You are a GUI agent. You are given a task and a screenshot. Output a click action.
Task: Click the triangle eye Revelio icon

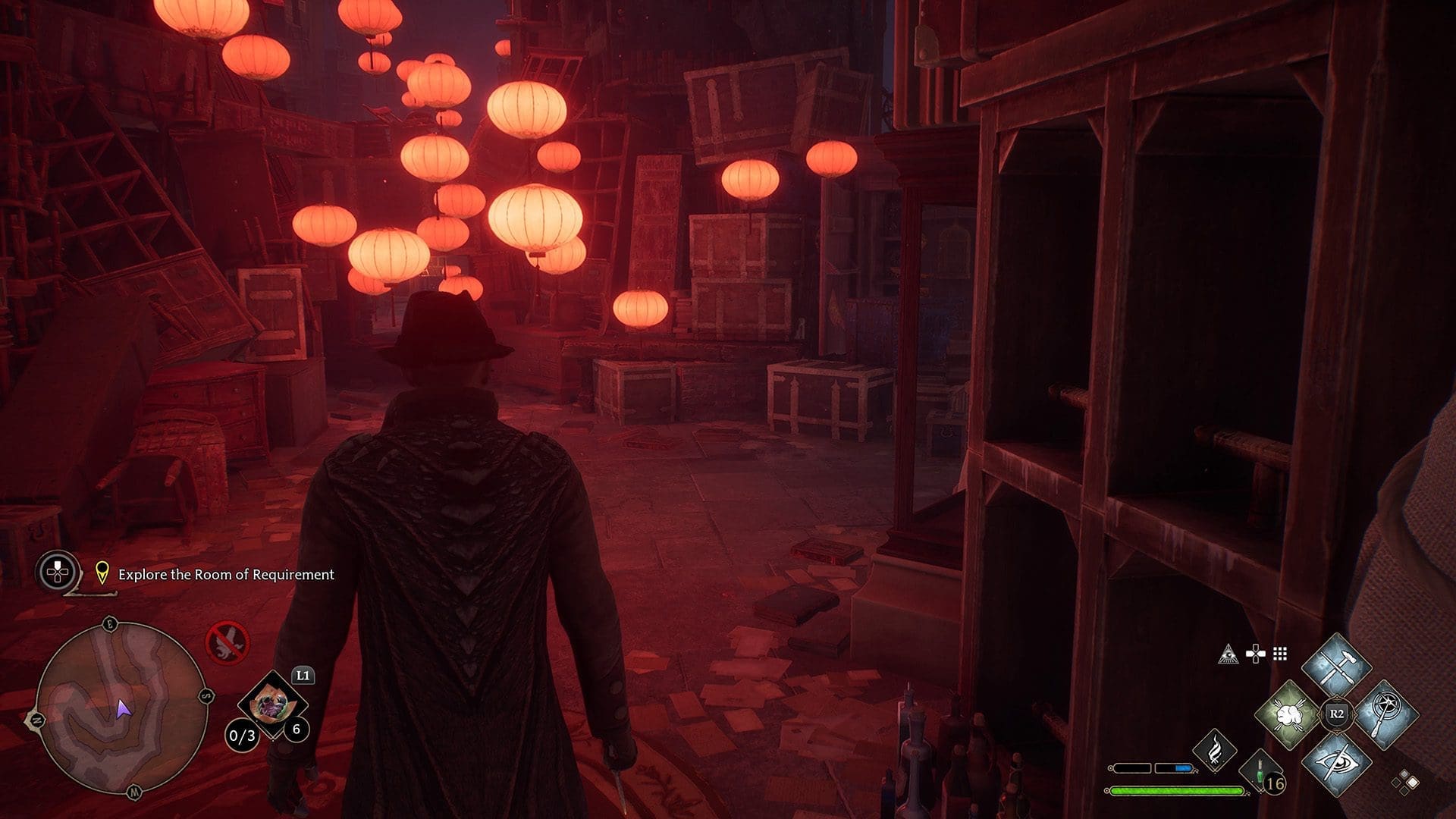(x=1228, y=654)
